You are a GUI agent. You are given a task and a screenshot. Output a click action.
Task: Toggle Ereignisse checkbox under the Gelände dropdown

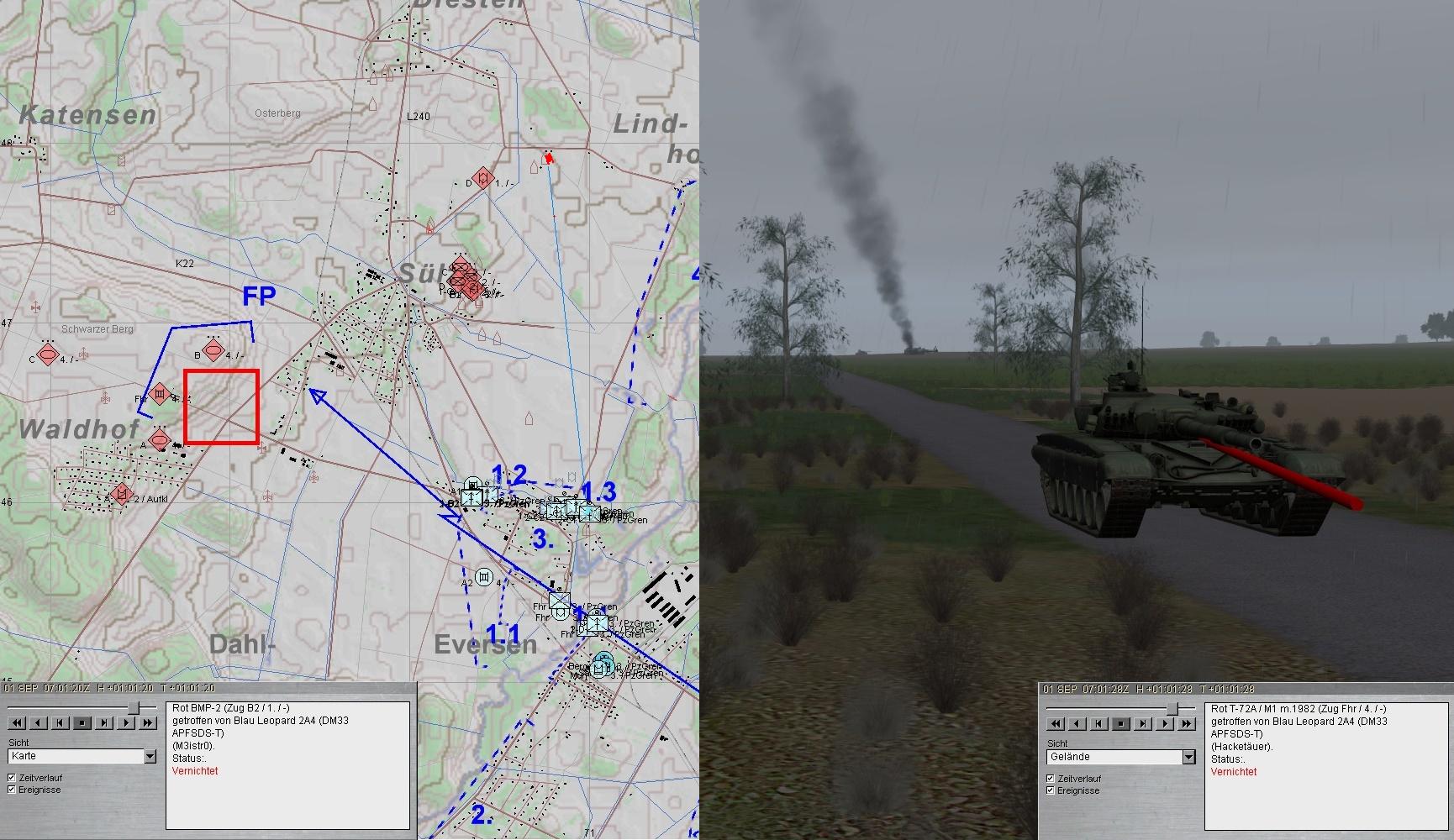(x=1051, y=790)
